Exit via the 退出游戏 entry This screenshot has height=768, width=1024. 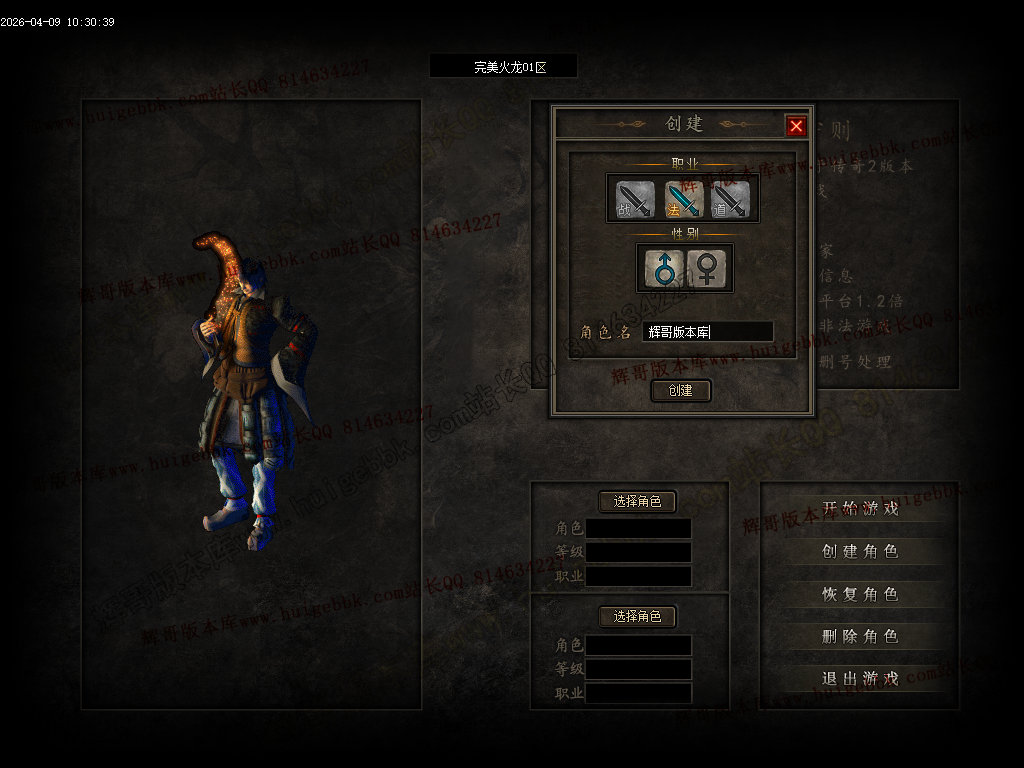[860, 678]
